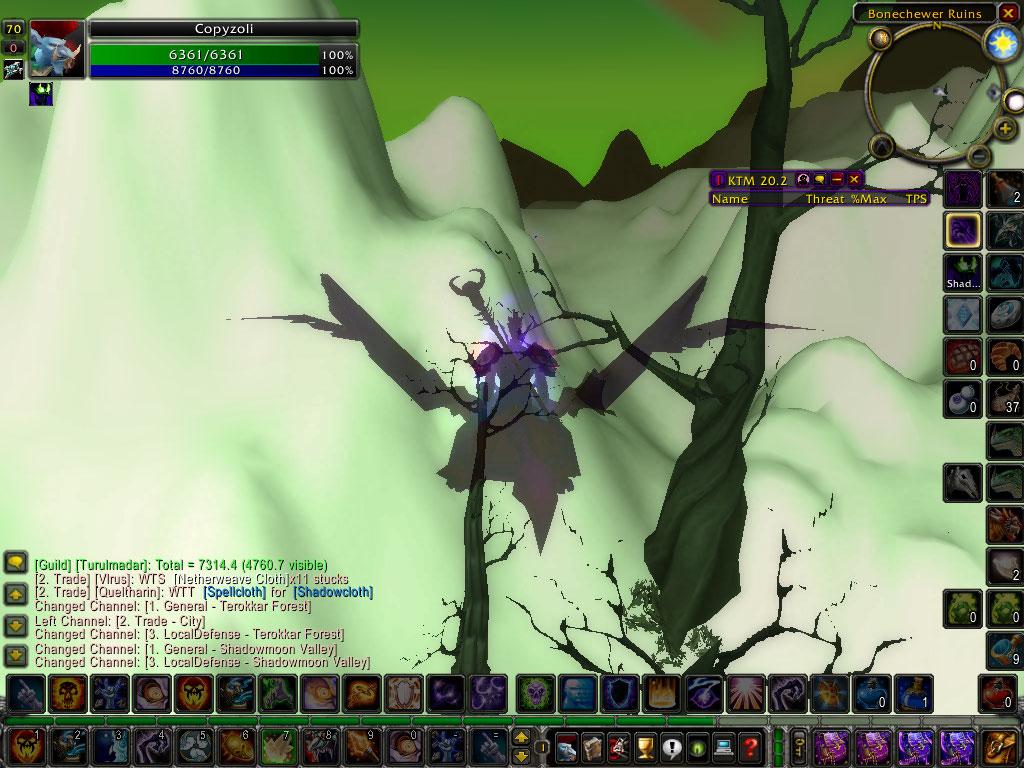The width and height of the screenshot is (1024, 768).
Task: Click the Shadowcloth item link in chat
Action: (333, 592)
